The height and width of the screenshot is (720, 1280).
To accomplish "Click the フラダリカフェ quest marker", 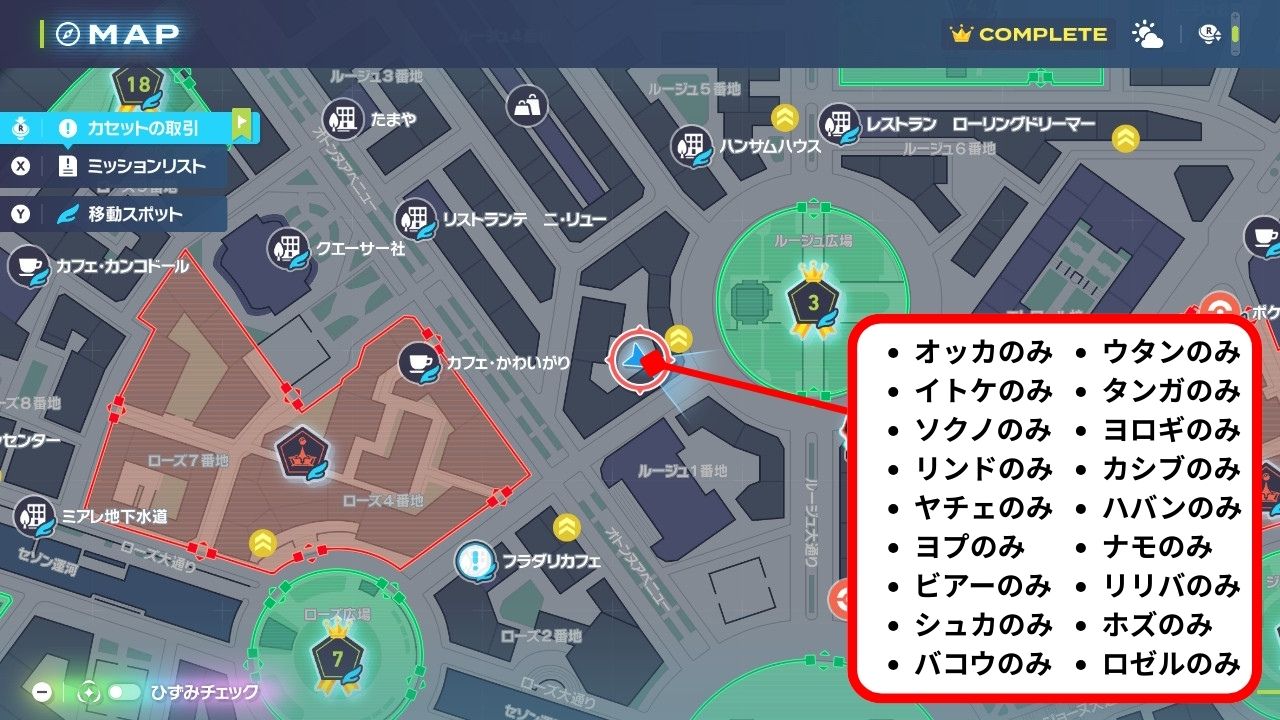I will point(476,561).
